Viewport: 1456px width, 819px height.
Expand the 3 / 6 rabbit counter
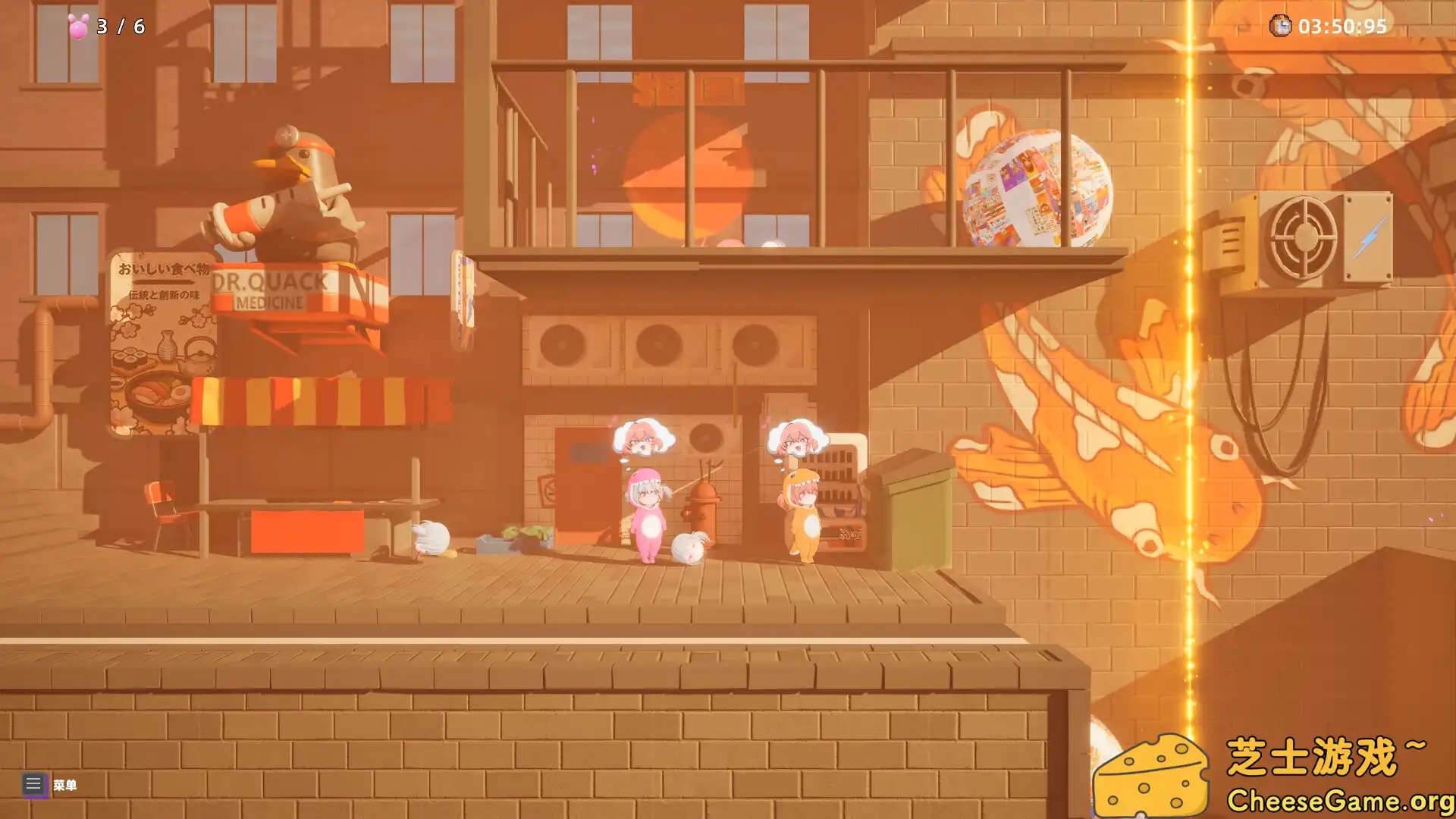(x=118, y=25)
